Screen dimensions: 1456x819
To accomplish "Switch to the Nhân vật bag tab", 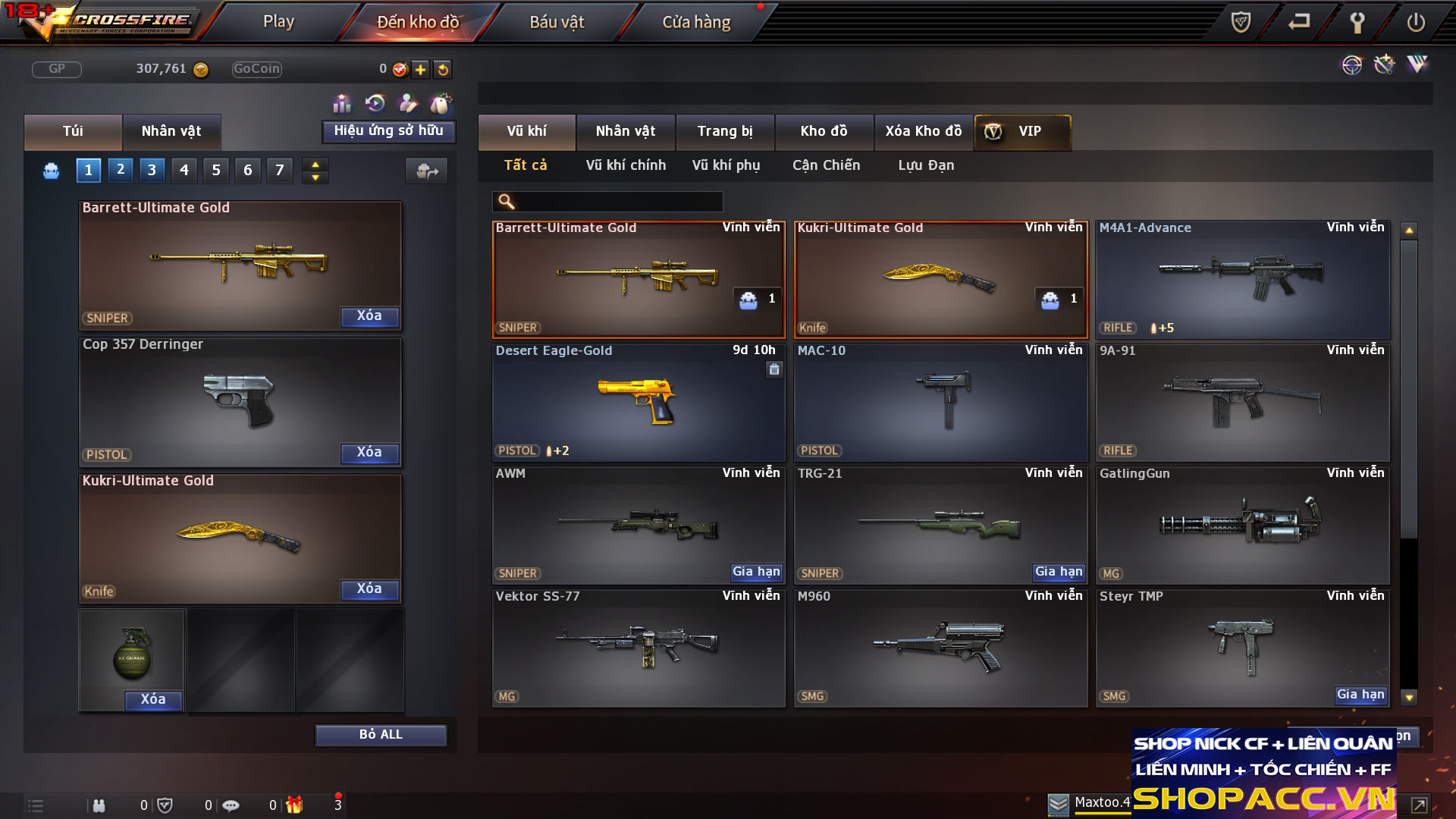I will click(x=171, y=131).
